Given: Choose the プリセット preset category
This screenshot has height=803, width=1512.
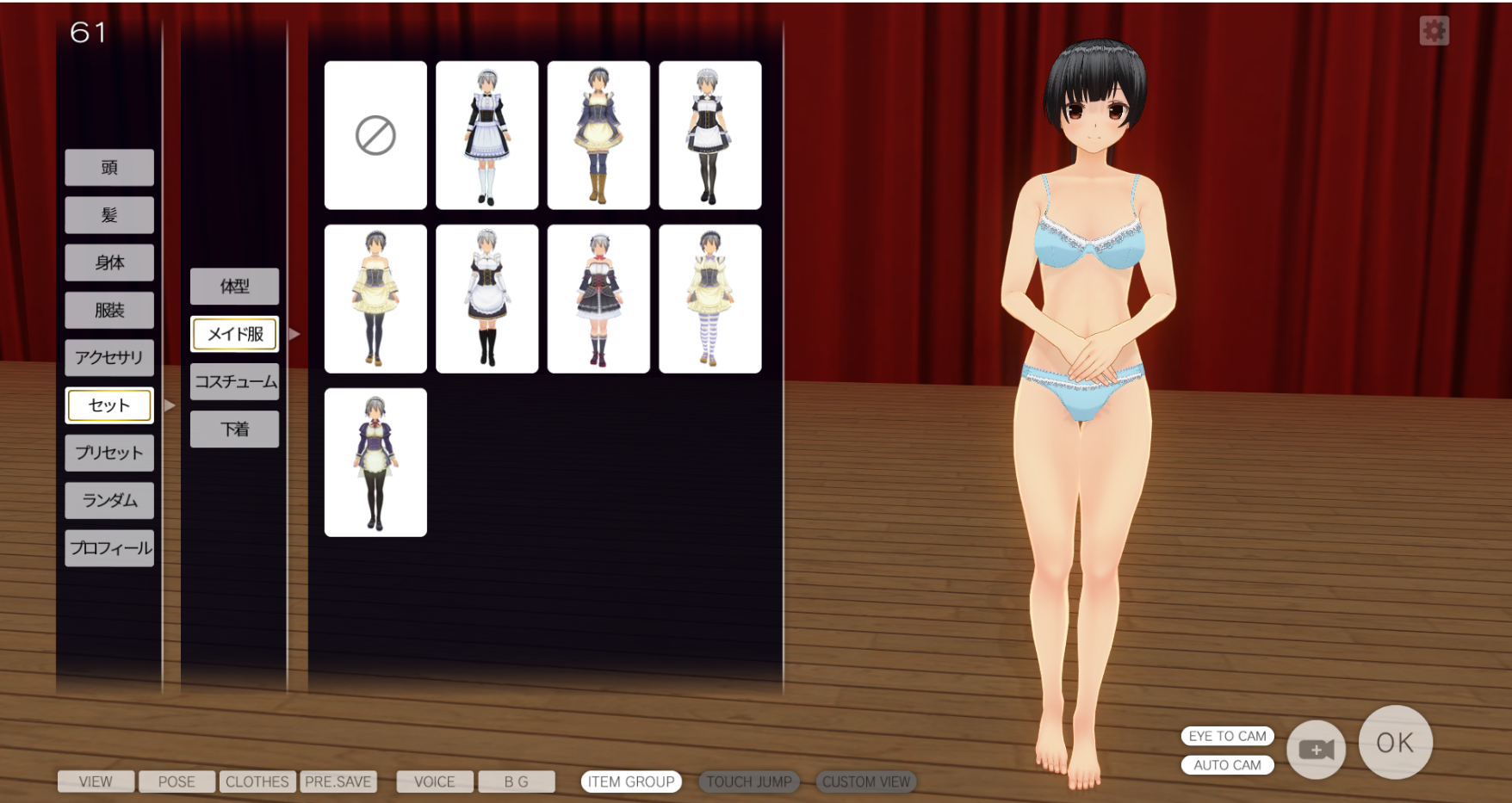Looking at the screenshot, I should (109, 453).
